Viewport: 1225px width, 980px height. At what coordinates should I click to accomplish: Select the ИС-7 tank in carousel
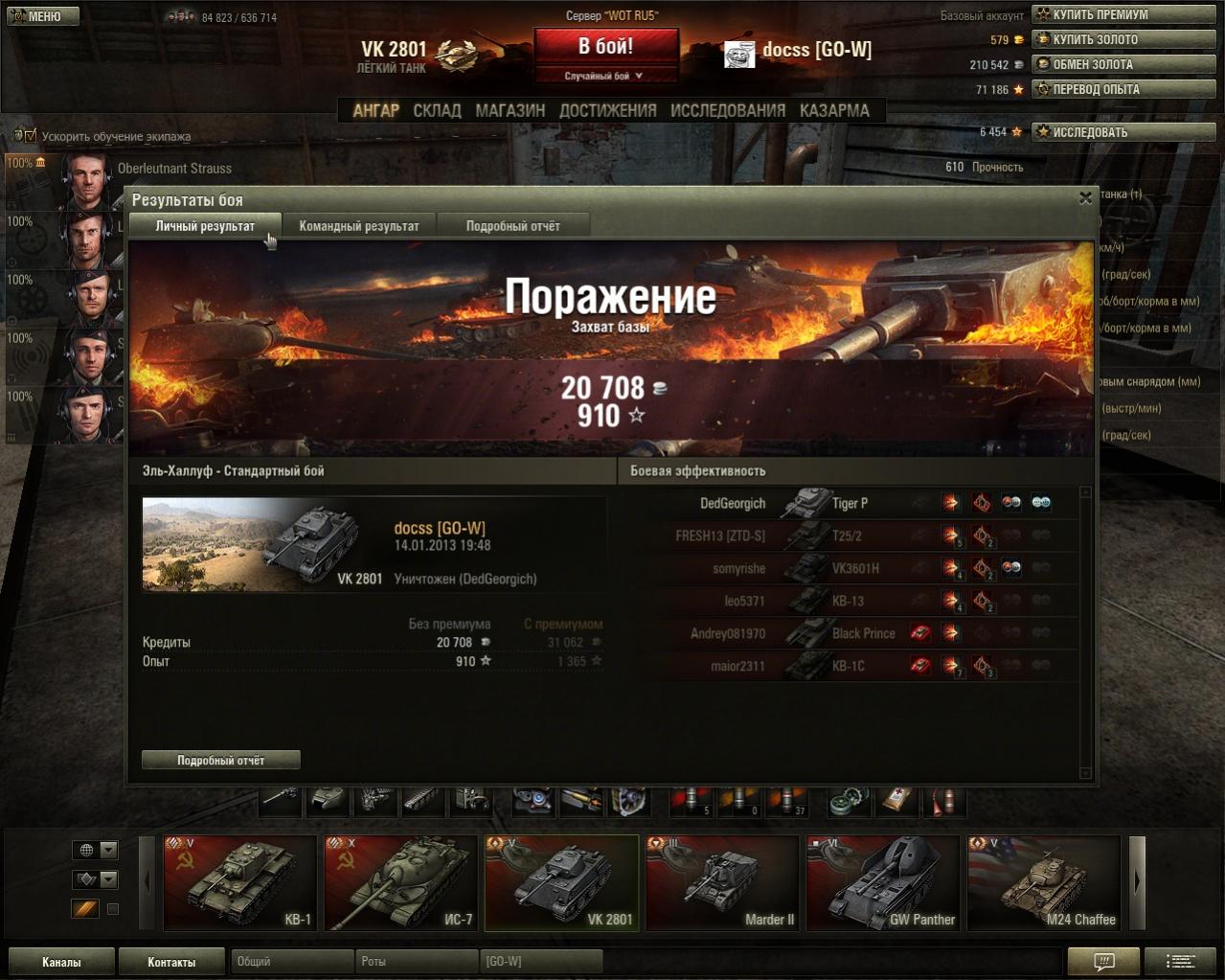[x=400, y=882]
